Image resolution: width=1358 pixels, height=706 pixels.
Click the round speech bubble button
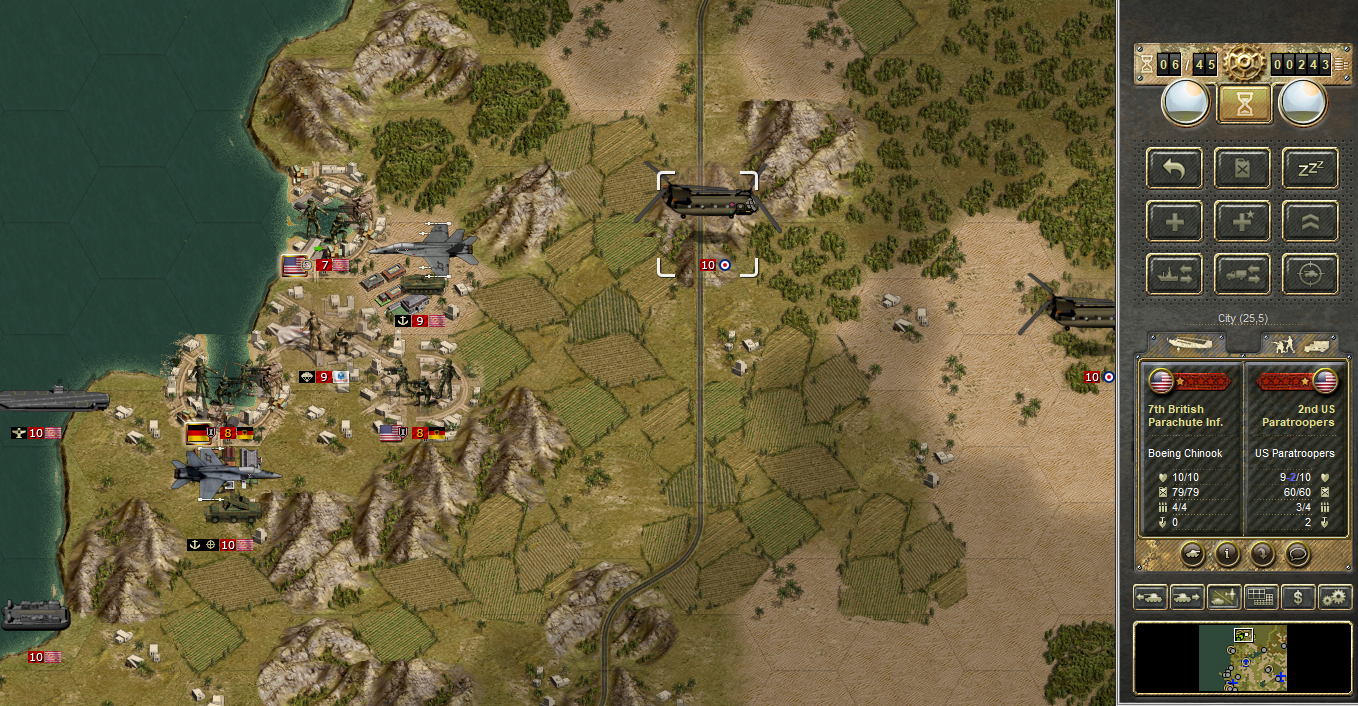pyautogui.click(x=1297, y=553)
